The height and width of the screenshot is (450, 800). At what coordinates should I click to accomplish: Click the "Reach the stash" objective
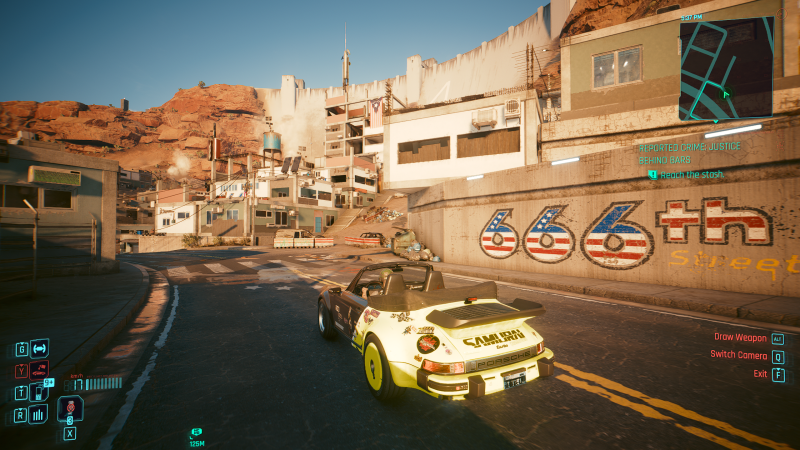click(x=691, y=174)
